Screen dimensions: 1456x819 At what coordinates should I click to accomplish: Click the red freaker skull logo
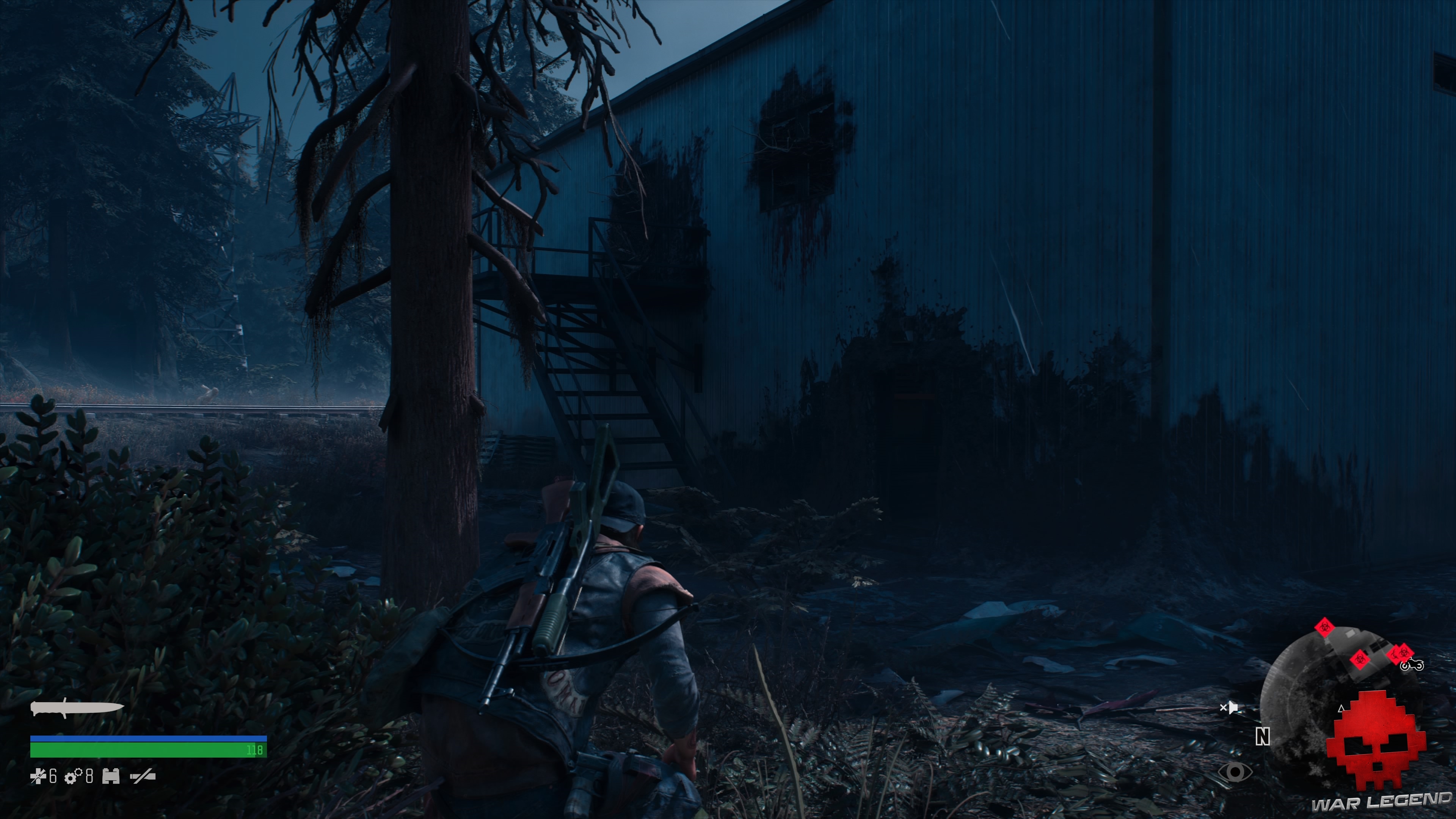(1376, 749)
